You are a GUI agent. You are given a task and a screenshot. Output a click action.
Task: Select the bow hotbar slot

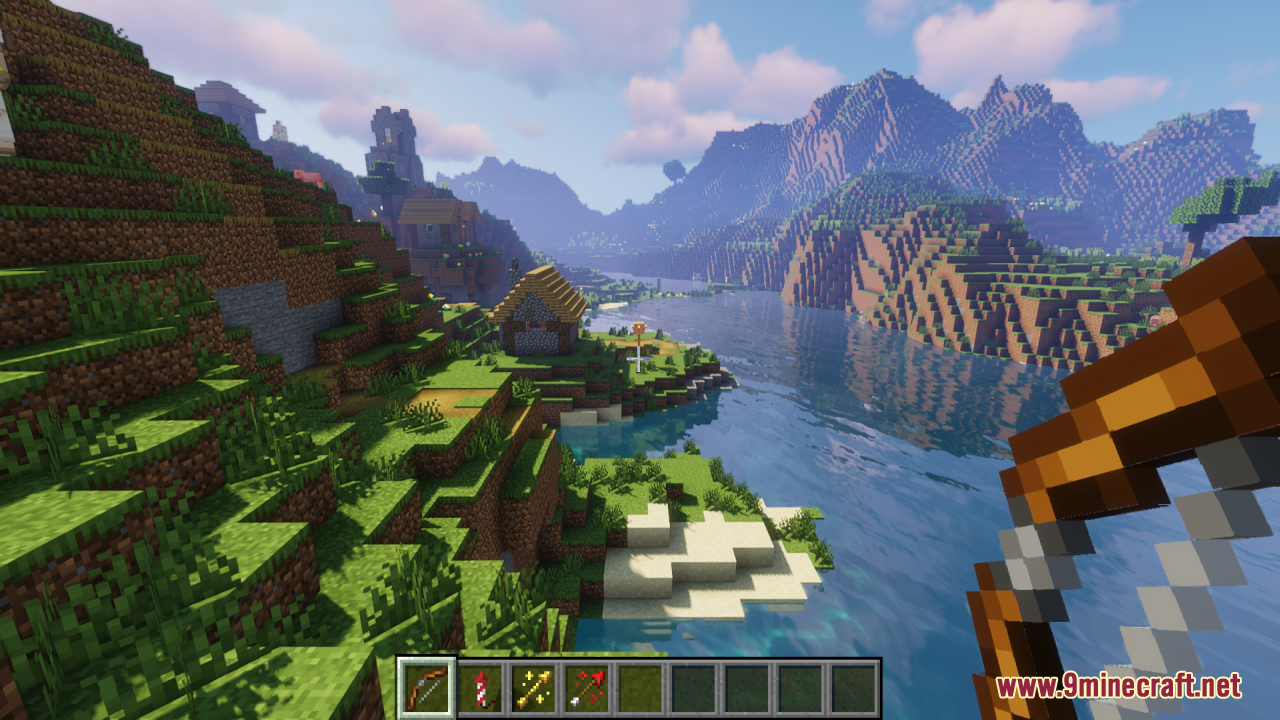pos(427,688)
